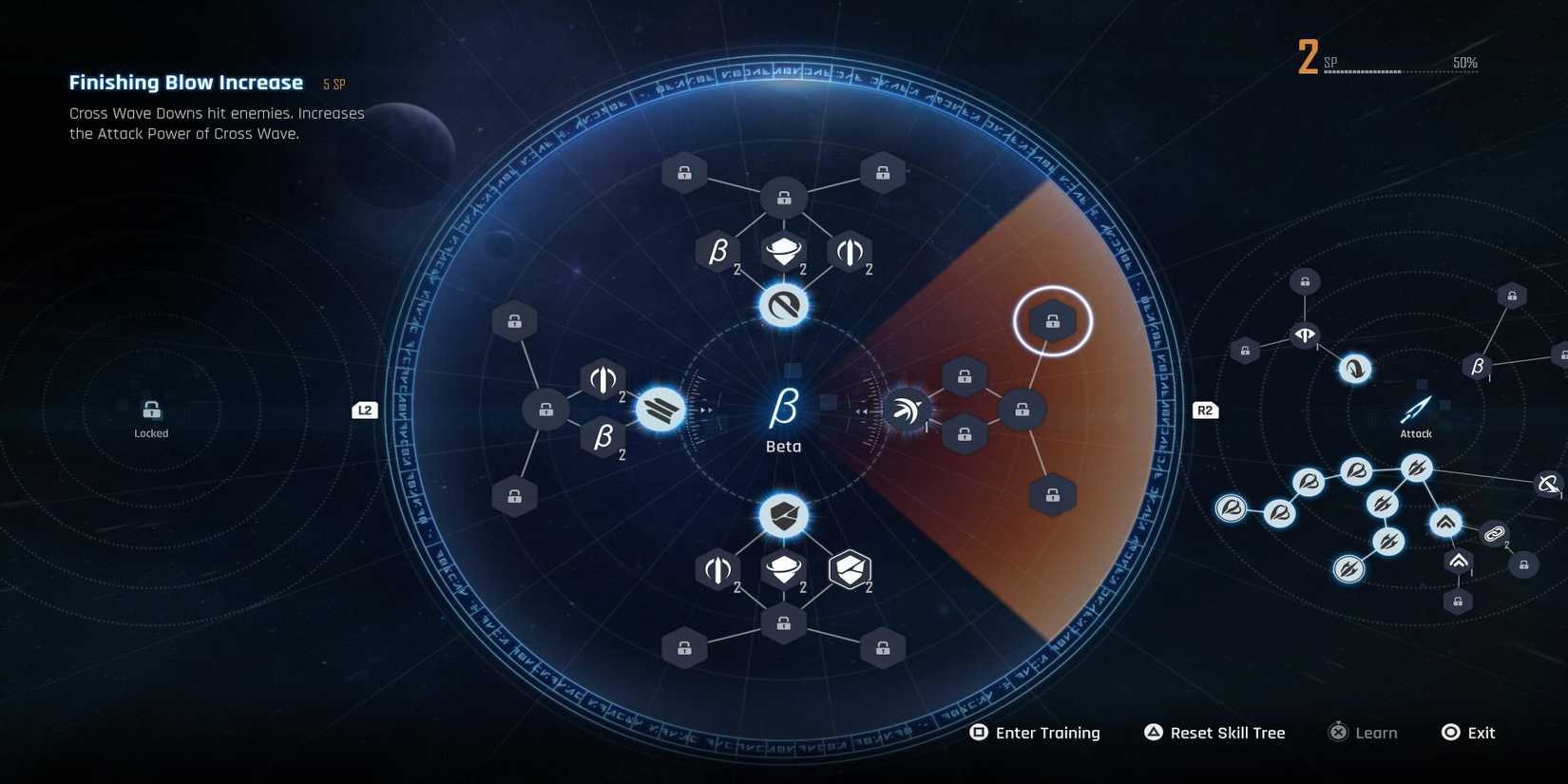Viewport: 1568px width, 784px height.
Task: Select the β2 skill on the left branch
Action: tap(602, 437)
